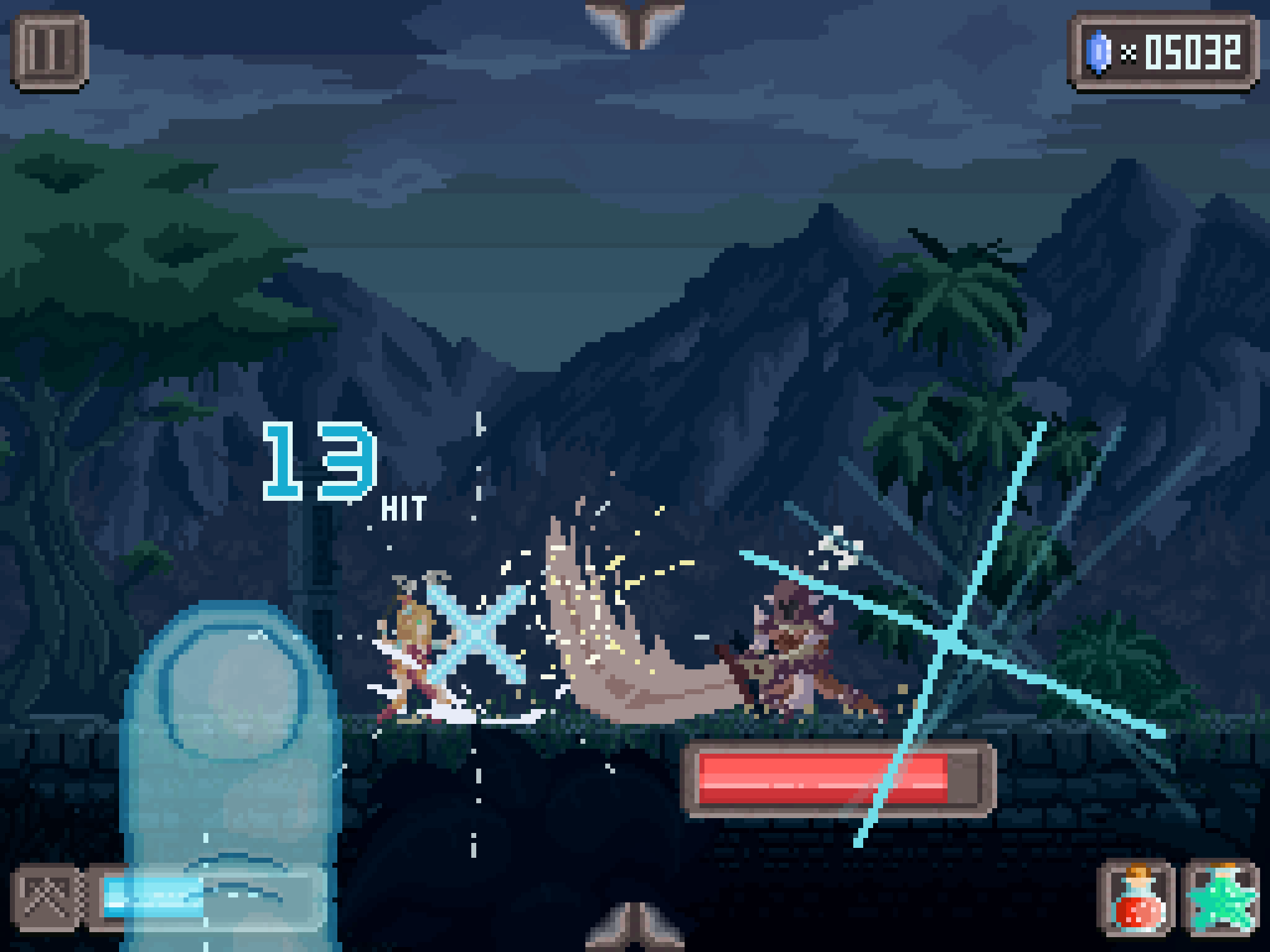
Task: Tap the winged arrow icon at bottom center
Action: click(x=634, y=931)
